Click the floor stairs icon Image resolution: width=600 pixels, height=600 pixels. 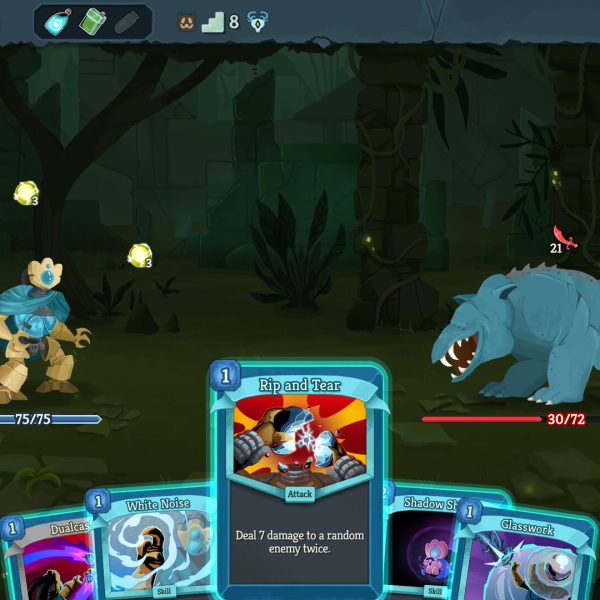[213, 21]
